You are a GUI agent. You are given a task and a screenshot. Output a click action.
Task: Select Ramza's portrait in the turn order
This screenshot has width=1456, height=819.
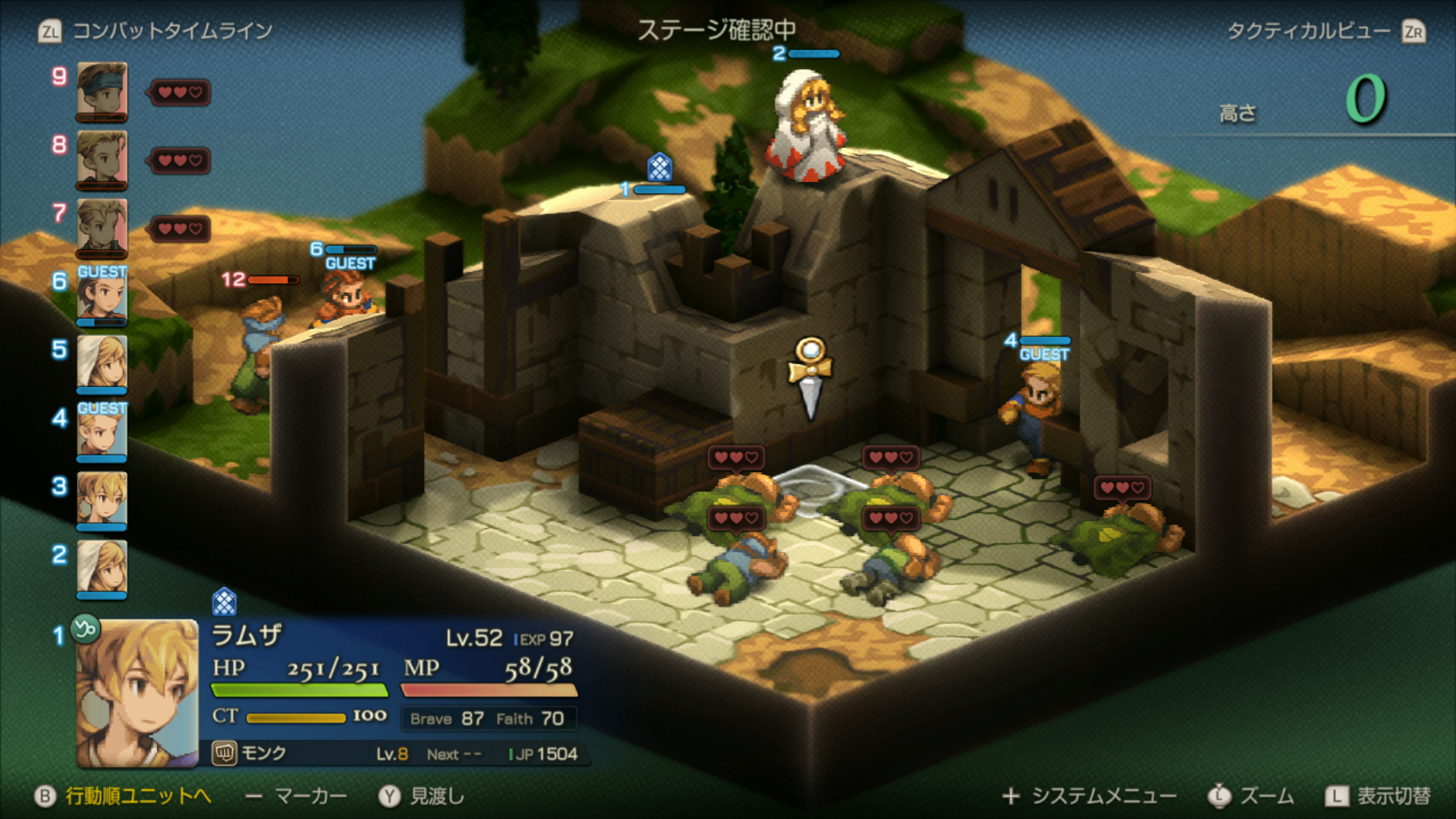coord(137,692)
